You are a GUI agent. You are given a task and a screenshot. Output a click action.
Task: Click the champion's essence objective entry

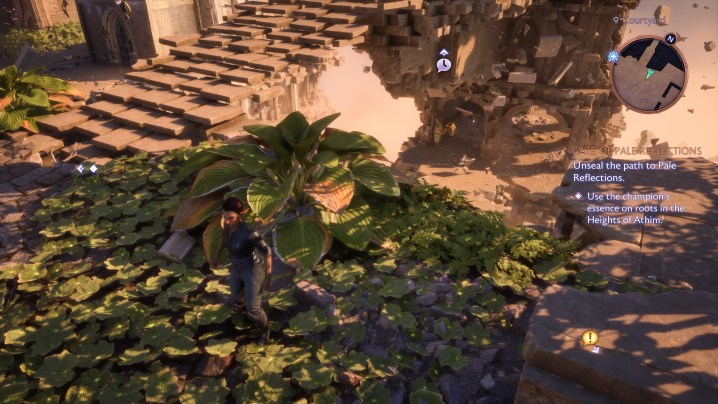click(635, 208)
